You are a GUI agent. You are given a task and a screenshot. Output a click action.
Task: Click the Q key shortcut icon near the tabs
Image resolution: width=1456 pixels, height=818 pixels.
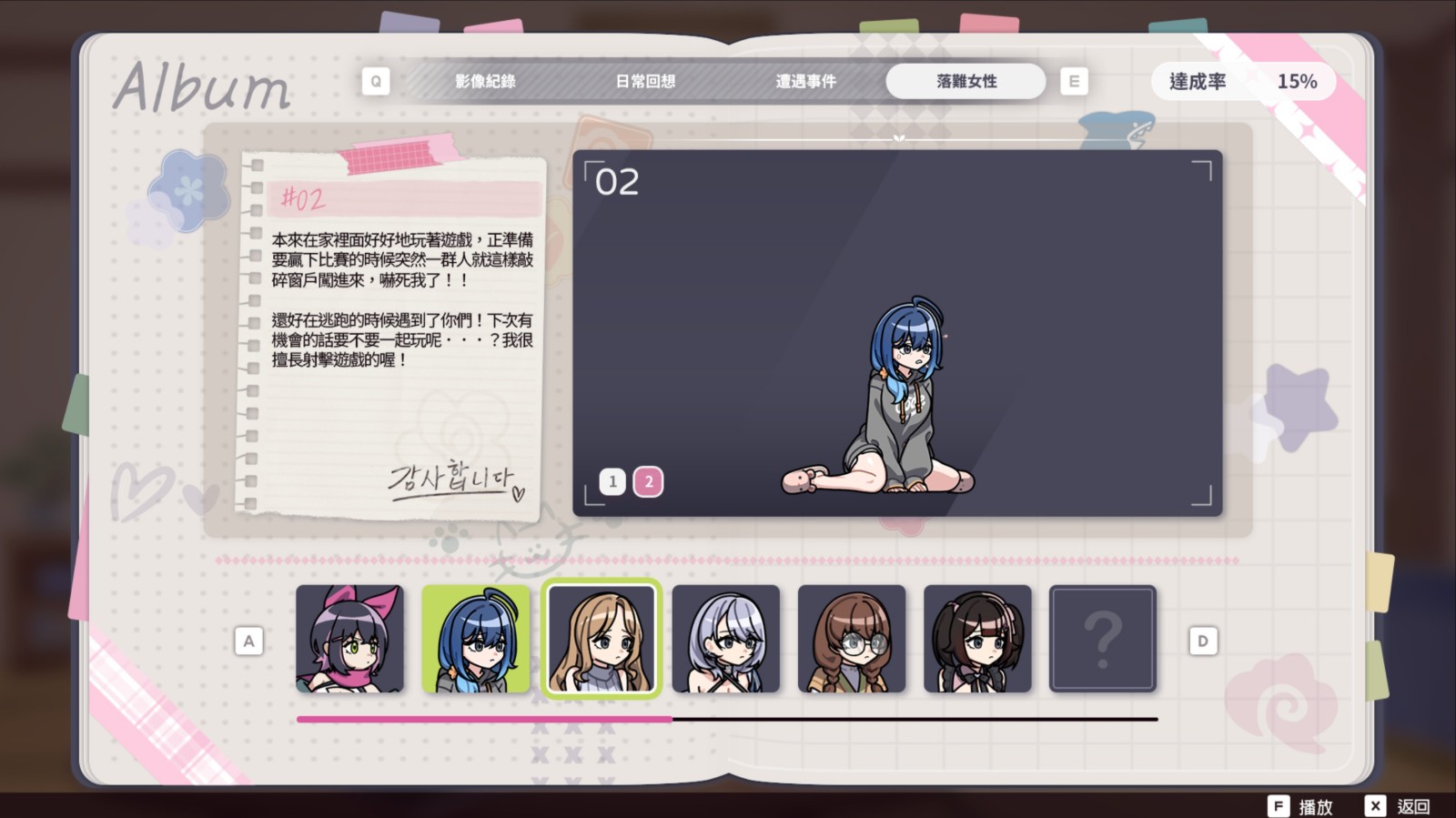point(376,81)
